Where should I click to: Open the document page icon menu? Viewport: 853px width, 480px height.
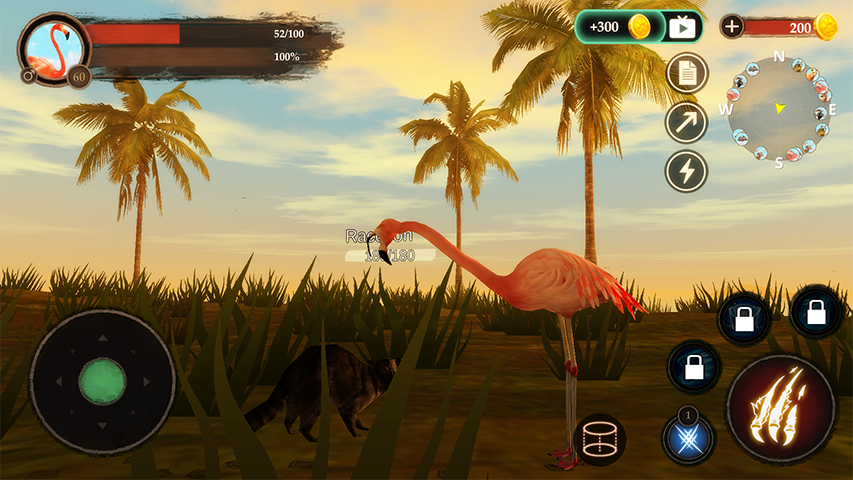pyautogui.click(x=687, y=73)
